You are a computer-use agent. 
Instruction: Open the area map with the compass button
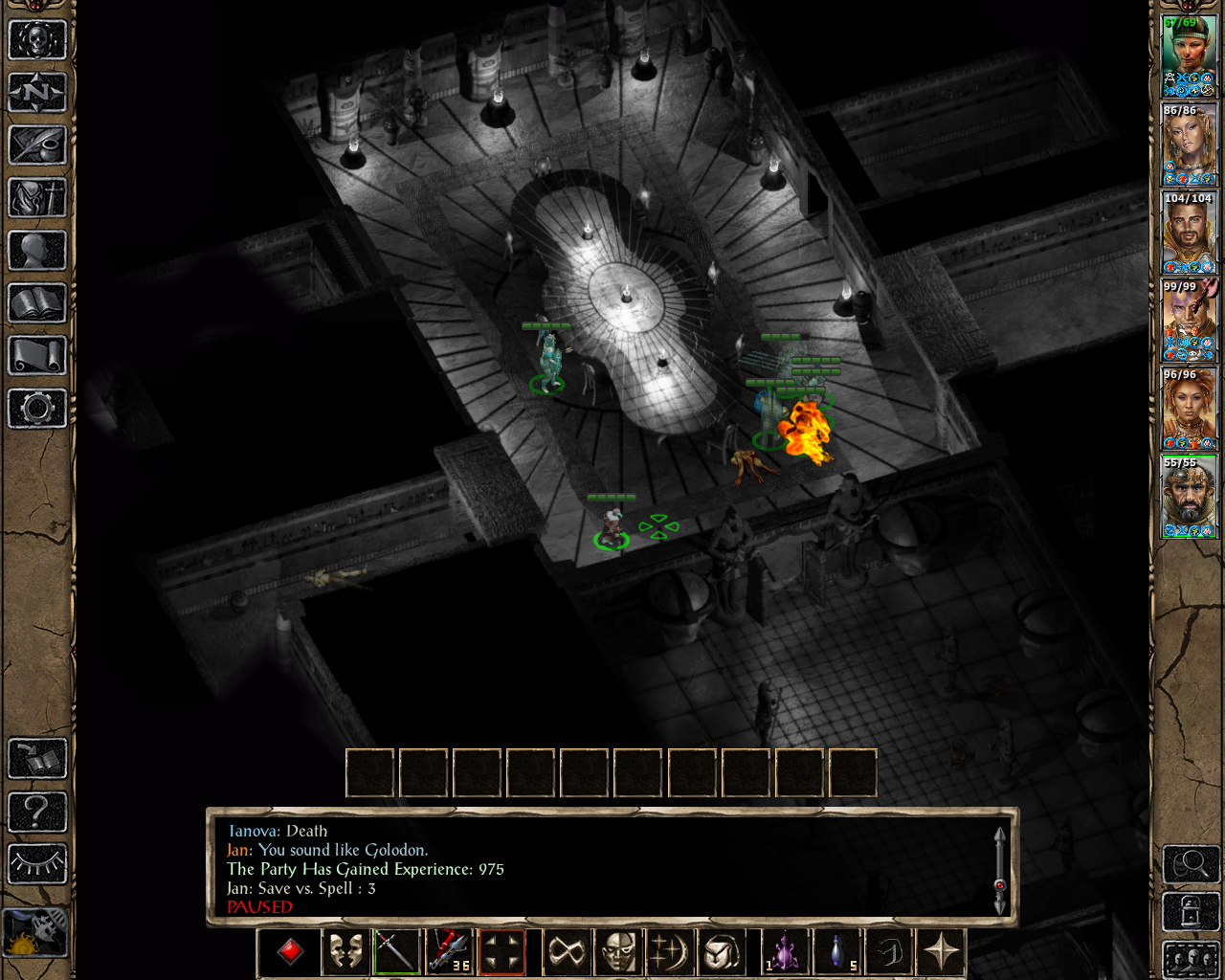(x=37, y=93)
